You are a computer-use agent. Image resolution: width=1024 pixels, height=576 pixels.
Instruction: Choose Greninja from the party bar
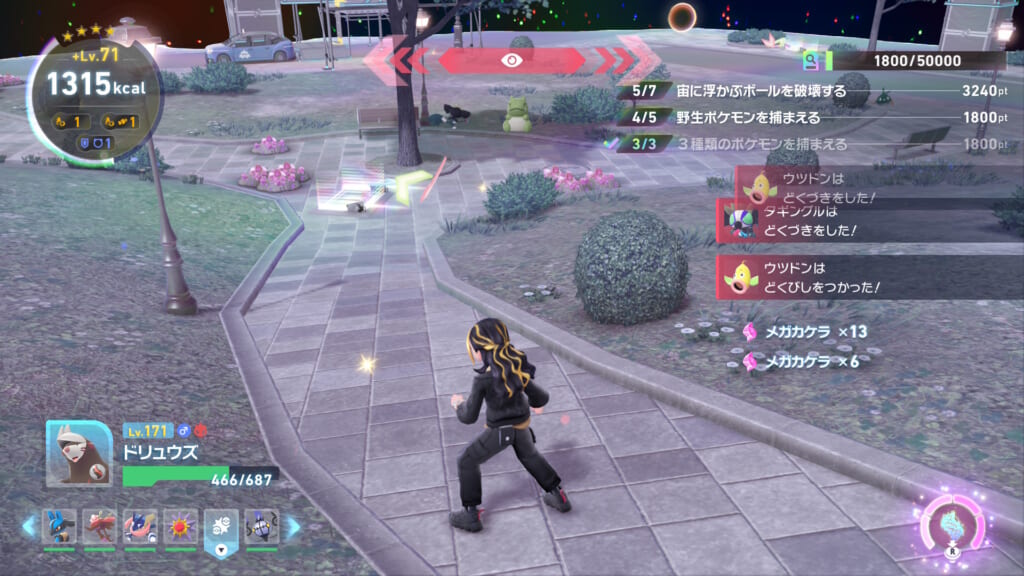[140, 526]
